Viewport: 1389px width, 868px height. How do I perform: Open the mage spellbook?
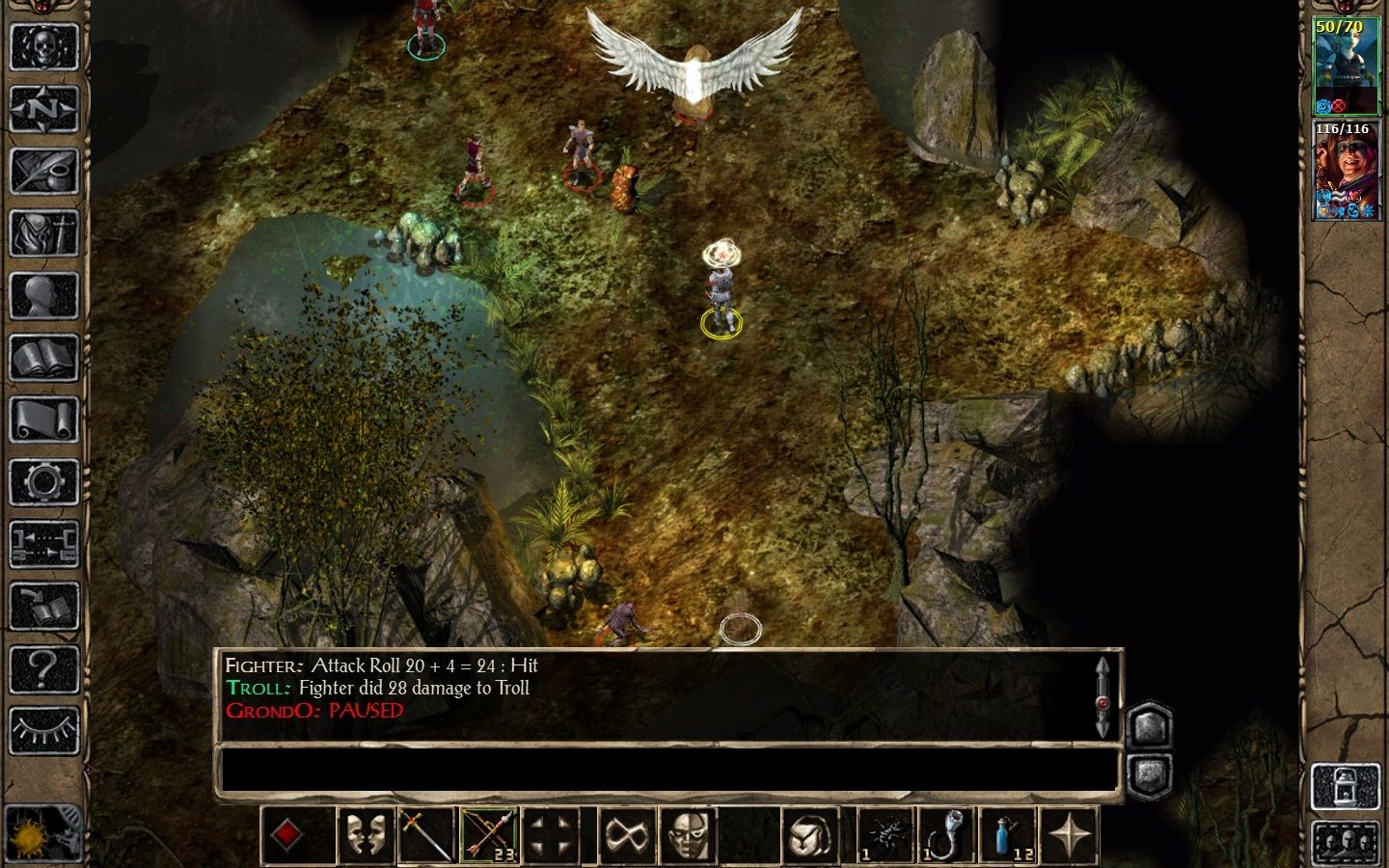[43, 359]
